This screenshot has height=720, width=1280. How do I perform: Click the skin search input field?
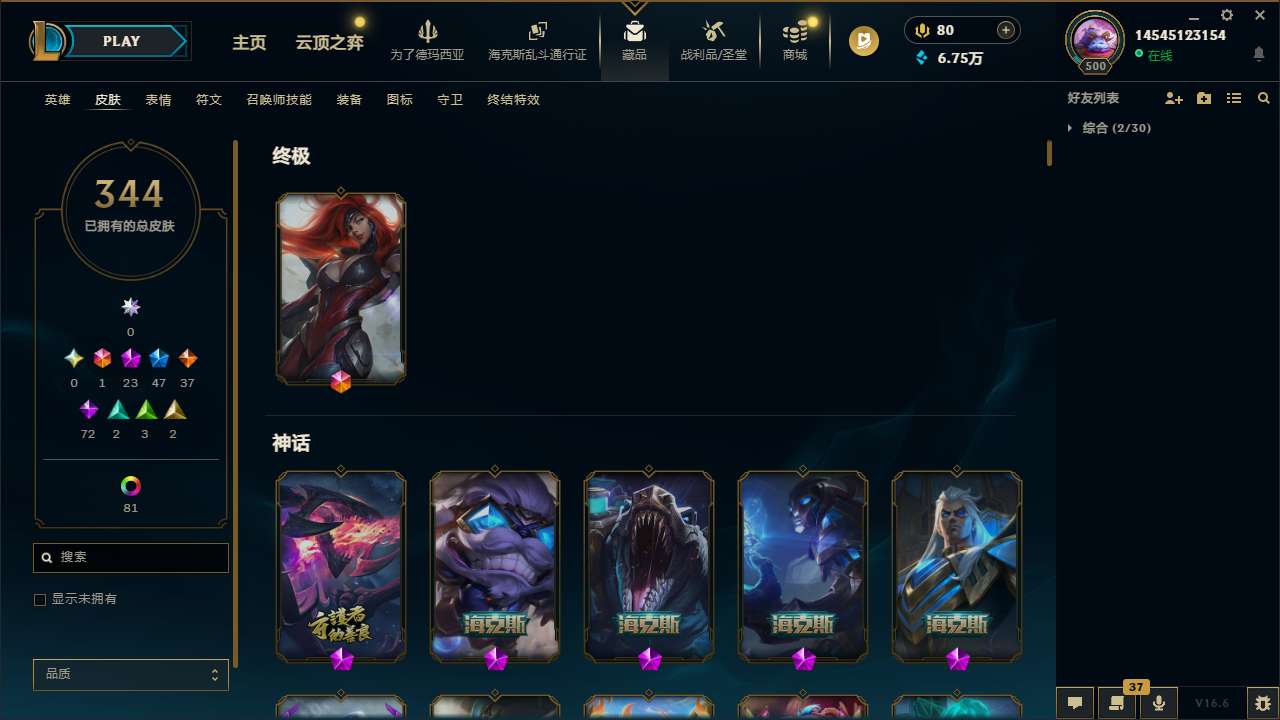click(130, 557)
